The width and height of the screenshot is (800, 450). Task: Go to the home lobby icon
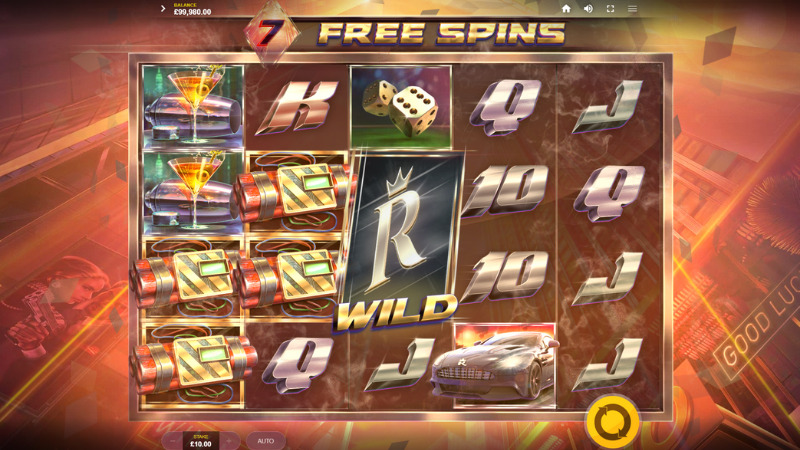[x=566, y=9]
